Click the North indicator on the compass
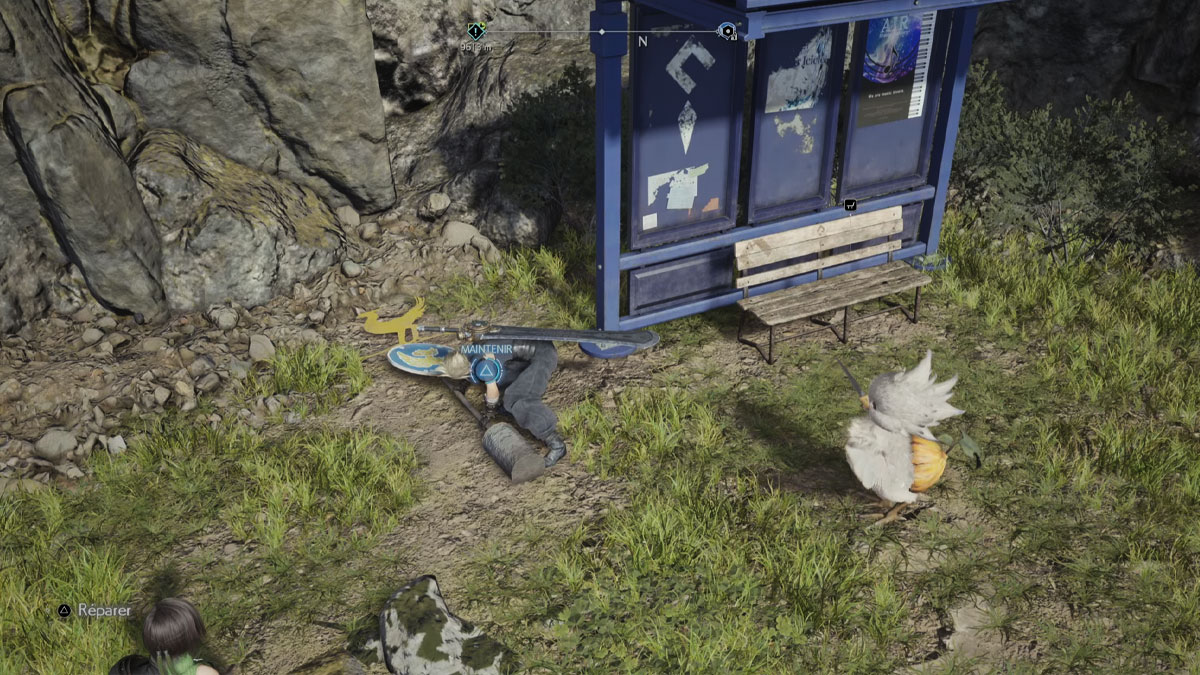Screen dimensions: 1200x675 click(x=643, y=42)
